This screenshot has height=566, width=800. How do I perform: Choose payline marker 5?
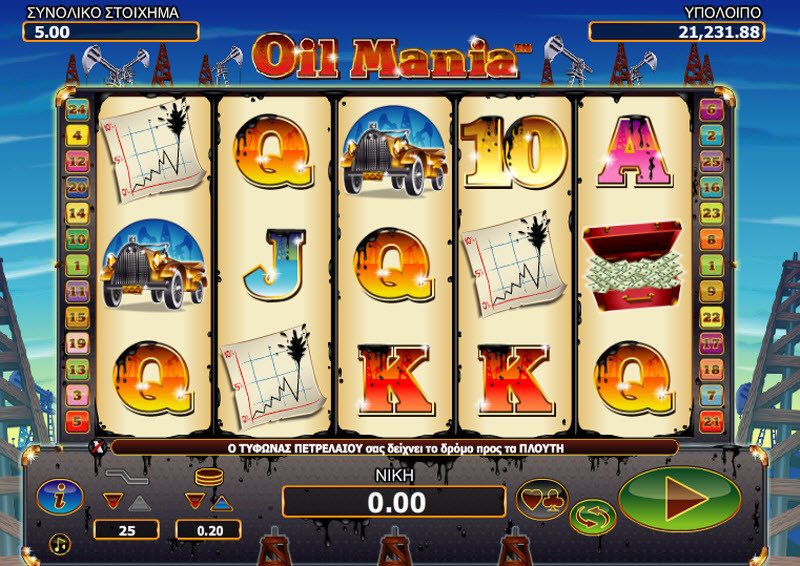[x=77, y=421]
